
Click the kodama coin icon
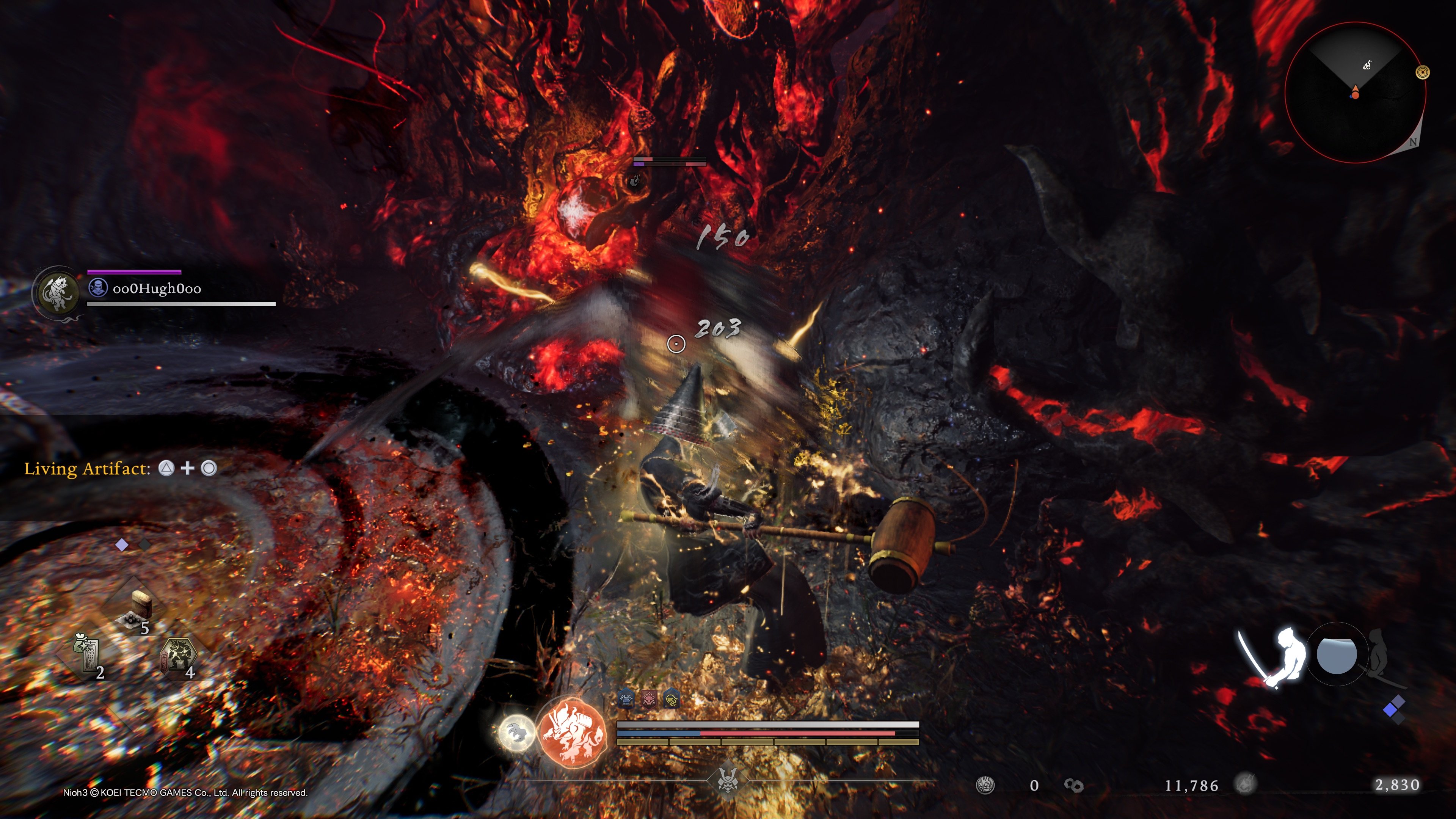(x=985, y=785)
